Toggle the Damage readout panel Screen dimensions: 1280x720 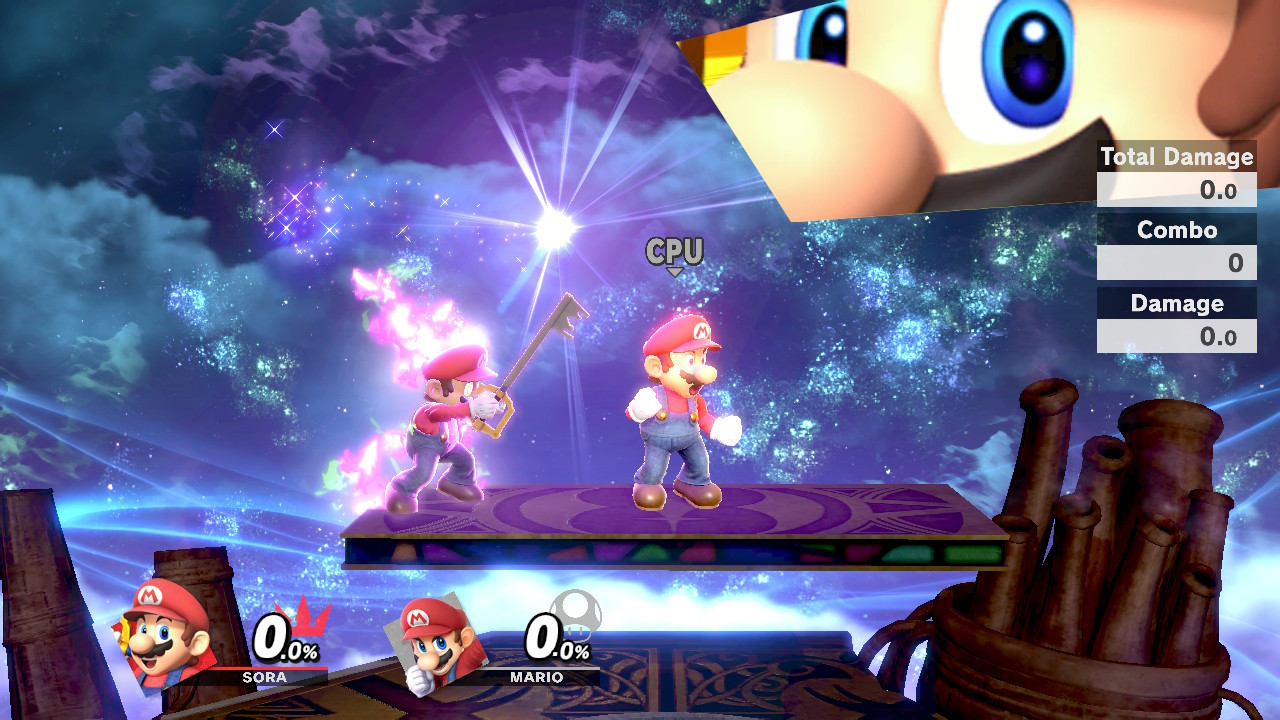point(1176,320)
